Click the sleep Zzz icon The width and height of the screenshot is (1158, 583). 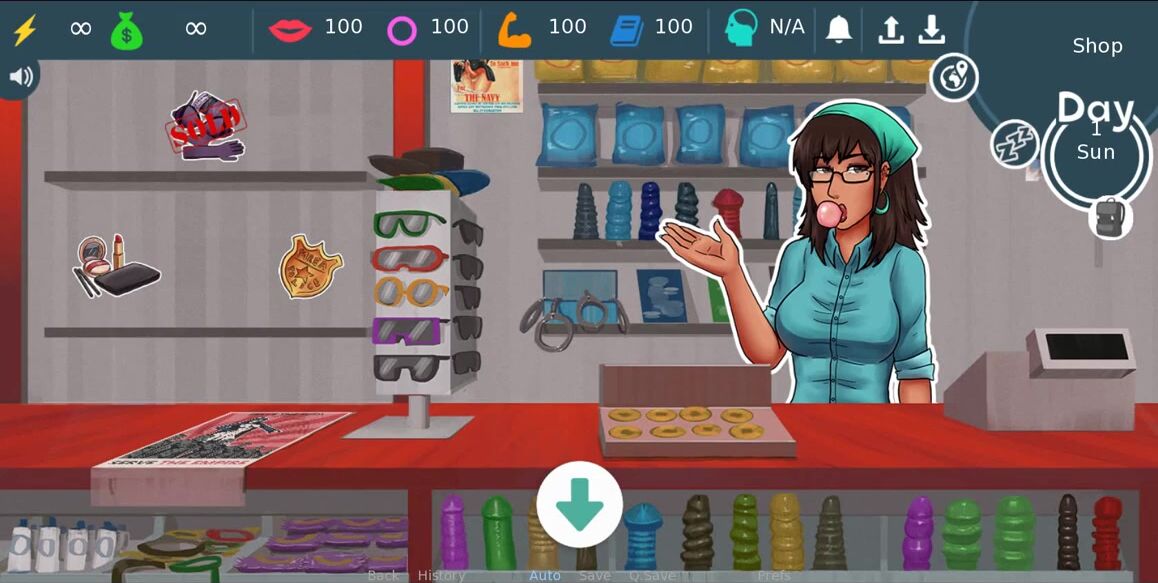1014,144
